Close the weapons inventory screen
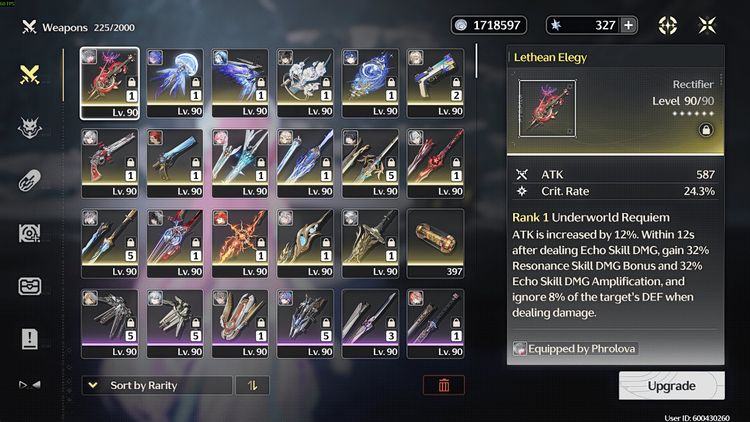Screen dimensions: 750x422 (x=707, y=26)
